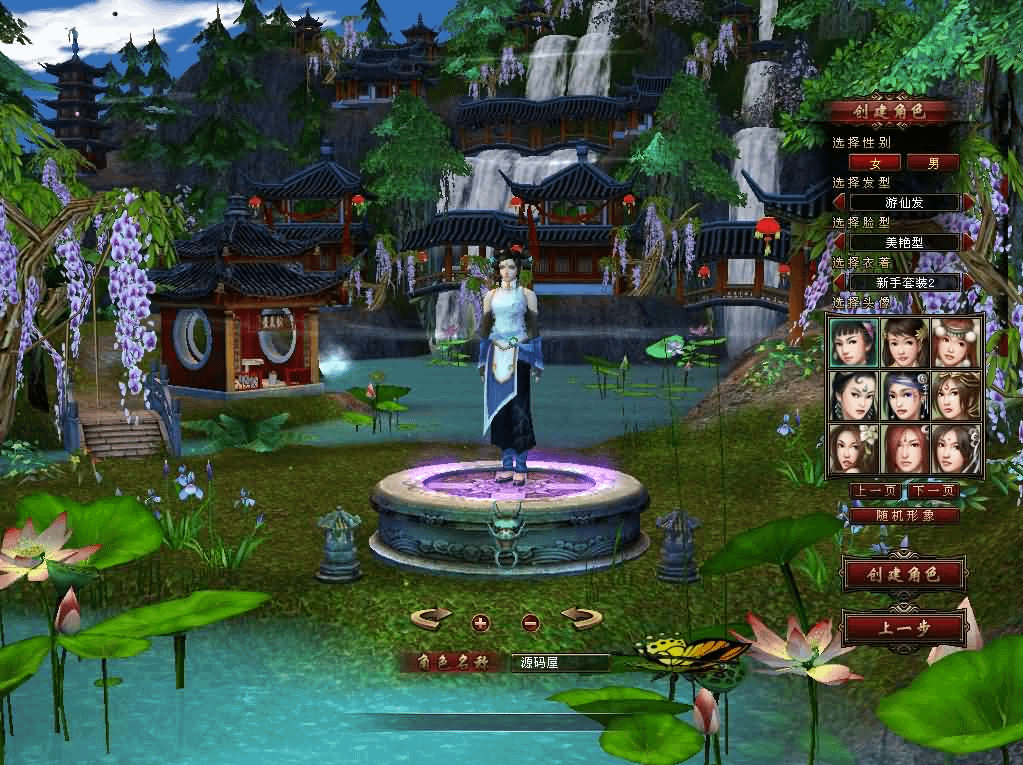Go back with the 上一步 button
This screenshot has width=1023, height=765.
point(905,629)
